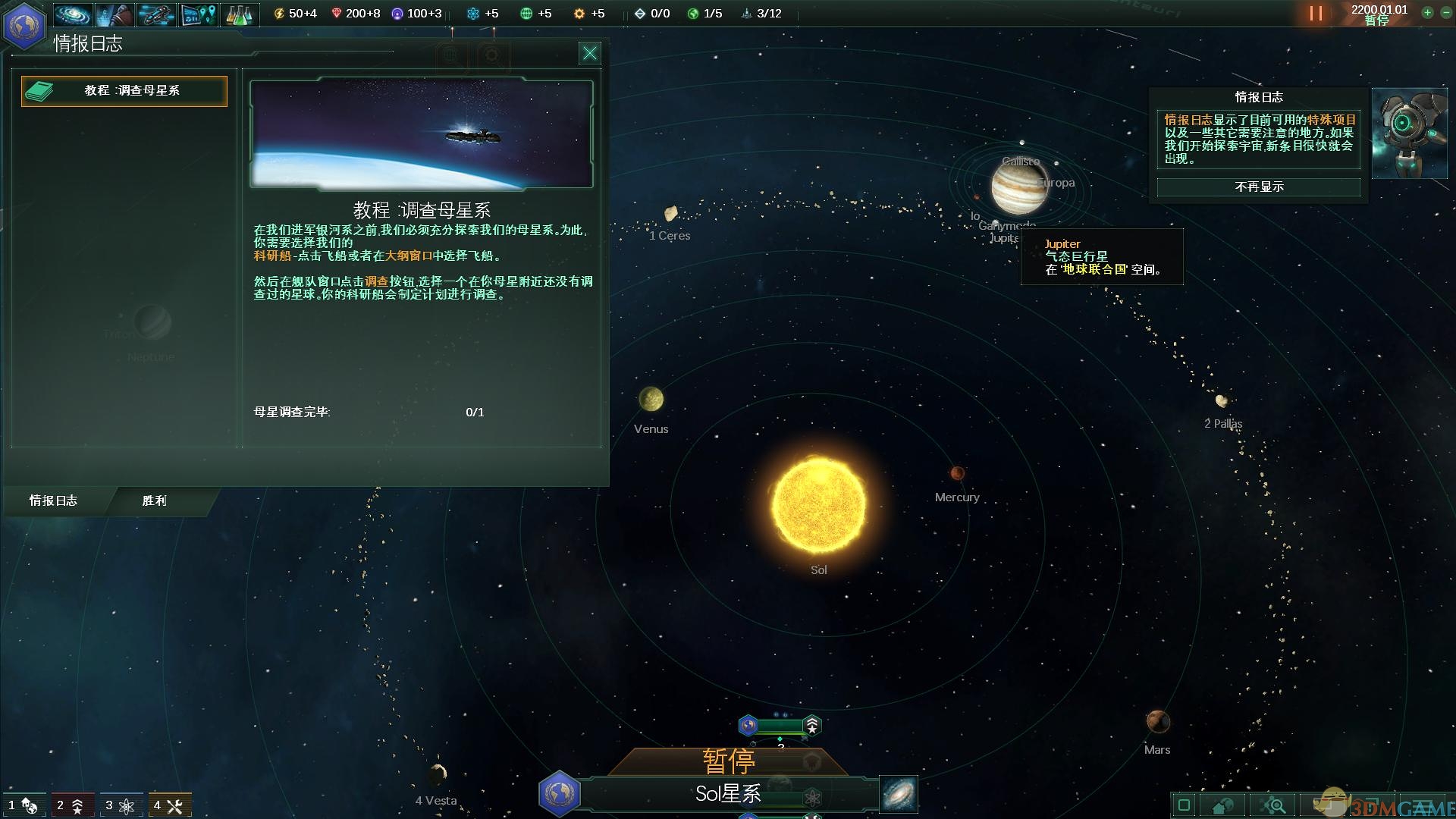The width and height of the screenshot is (1456, 819).
Task: Click the 不再显示 button
Action: 1257,187
